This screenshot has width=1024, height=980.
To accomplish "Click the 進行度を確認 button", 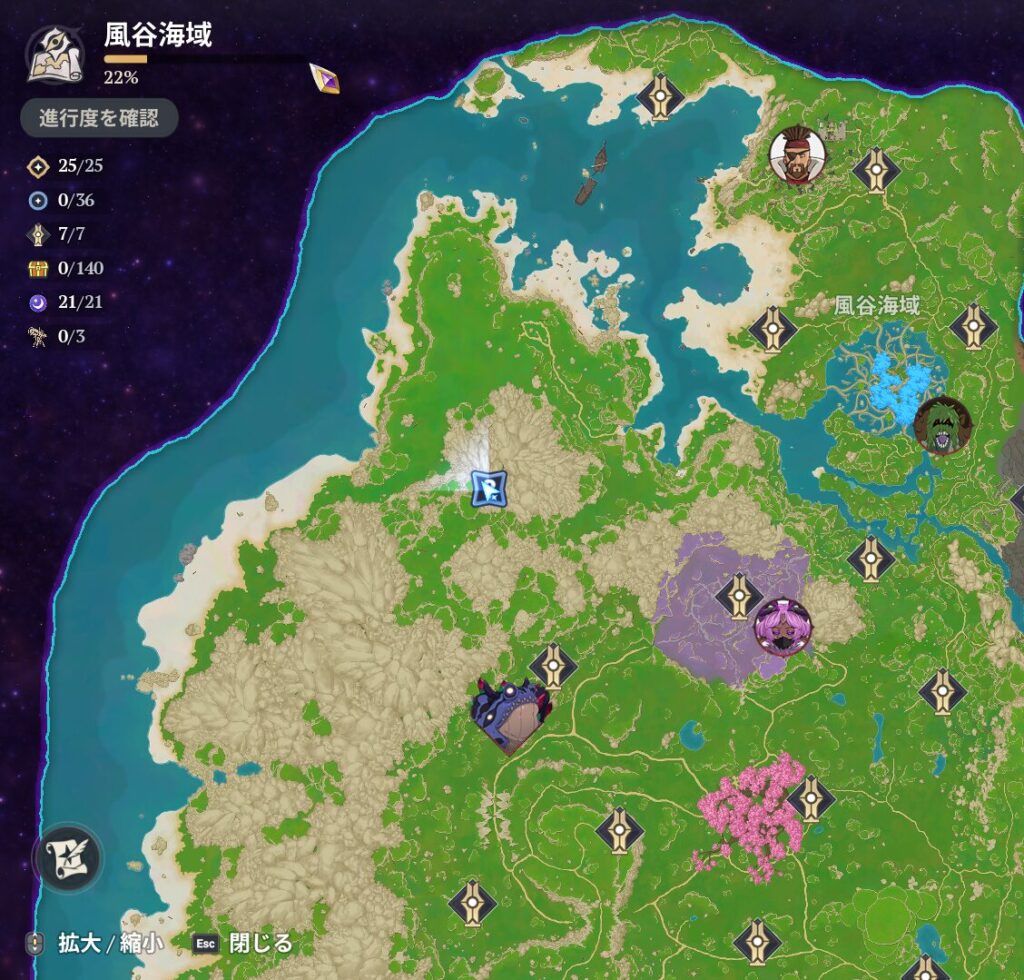I will [99, 118].
